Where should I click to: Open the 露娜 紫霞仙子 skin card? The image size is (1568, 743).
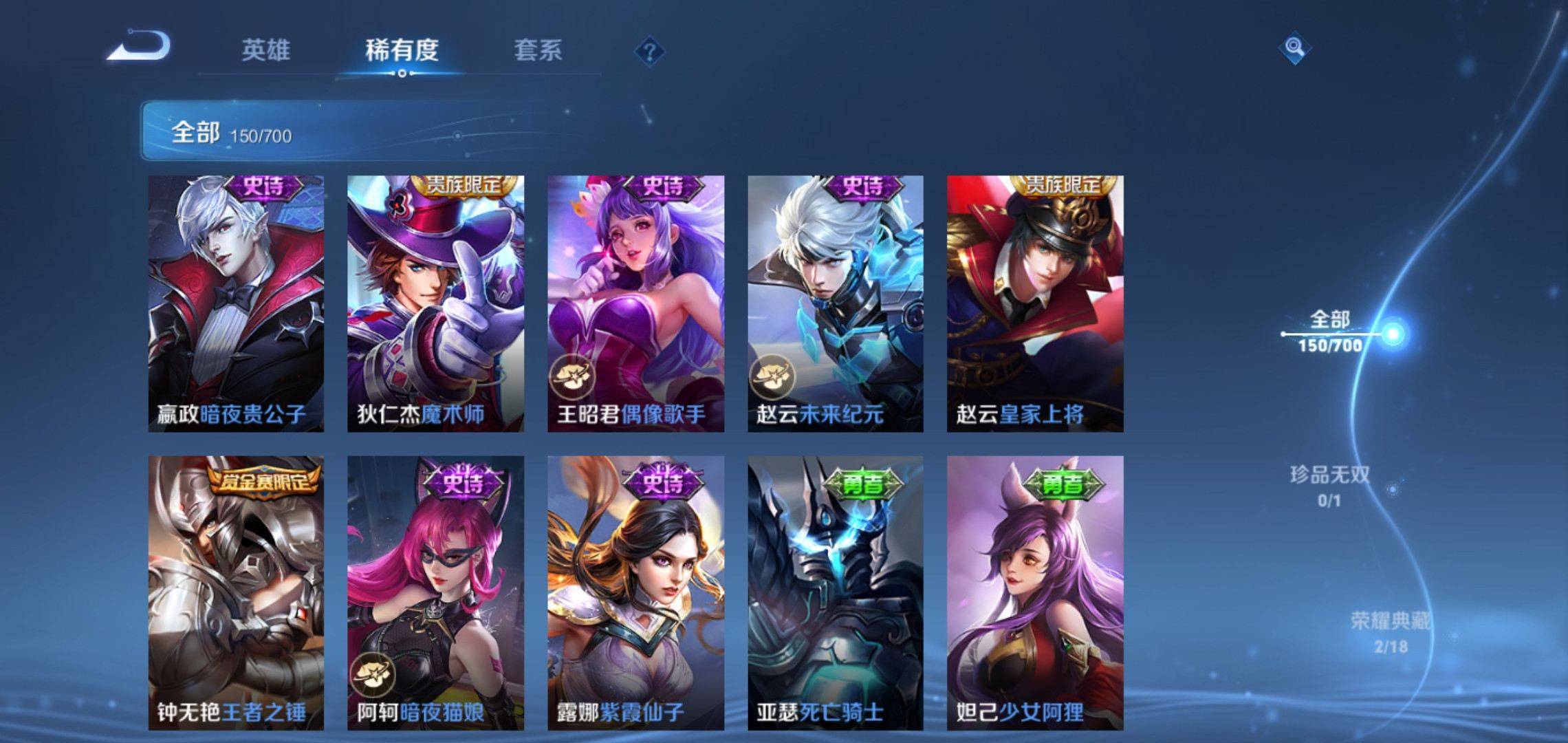click(635, 592)
